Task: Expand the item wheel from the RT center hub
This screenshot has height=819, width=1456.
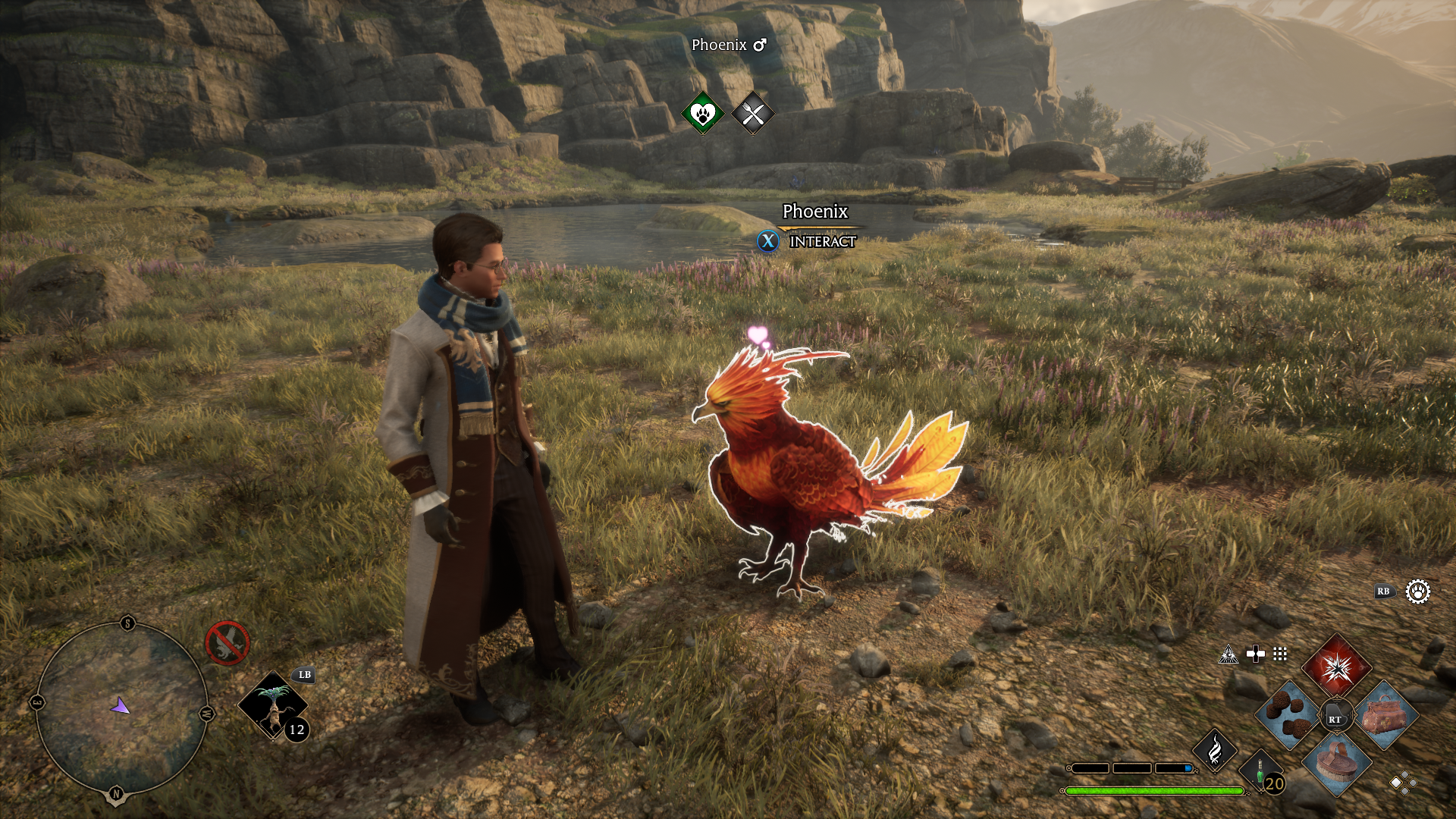Action: 1336,715
